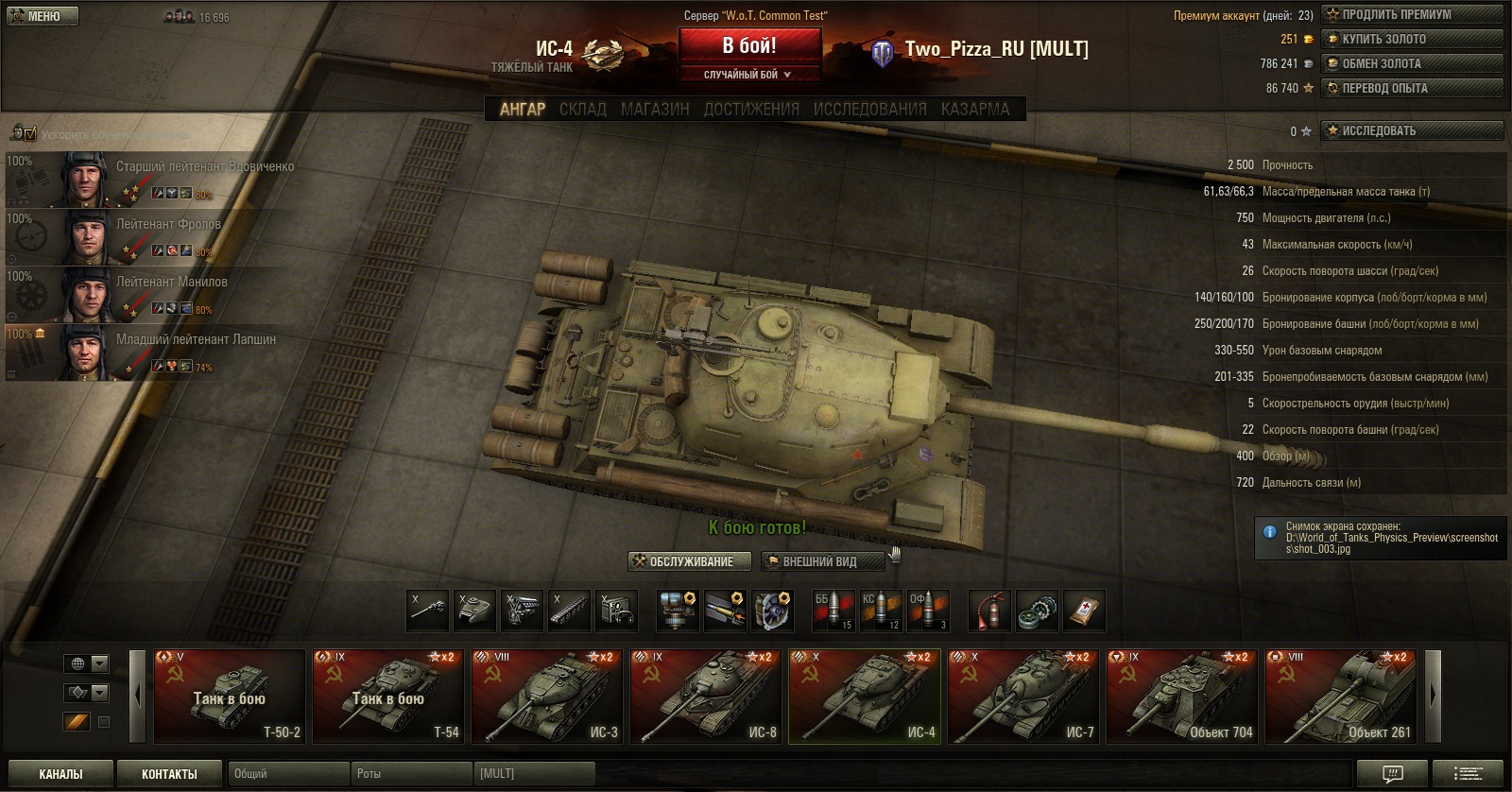Open ОБСЛУЖИВАНИЕ for the tank
Viewport: 1512px width, 792px height.
690,561
